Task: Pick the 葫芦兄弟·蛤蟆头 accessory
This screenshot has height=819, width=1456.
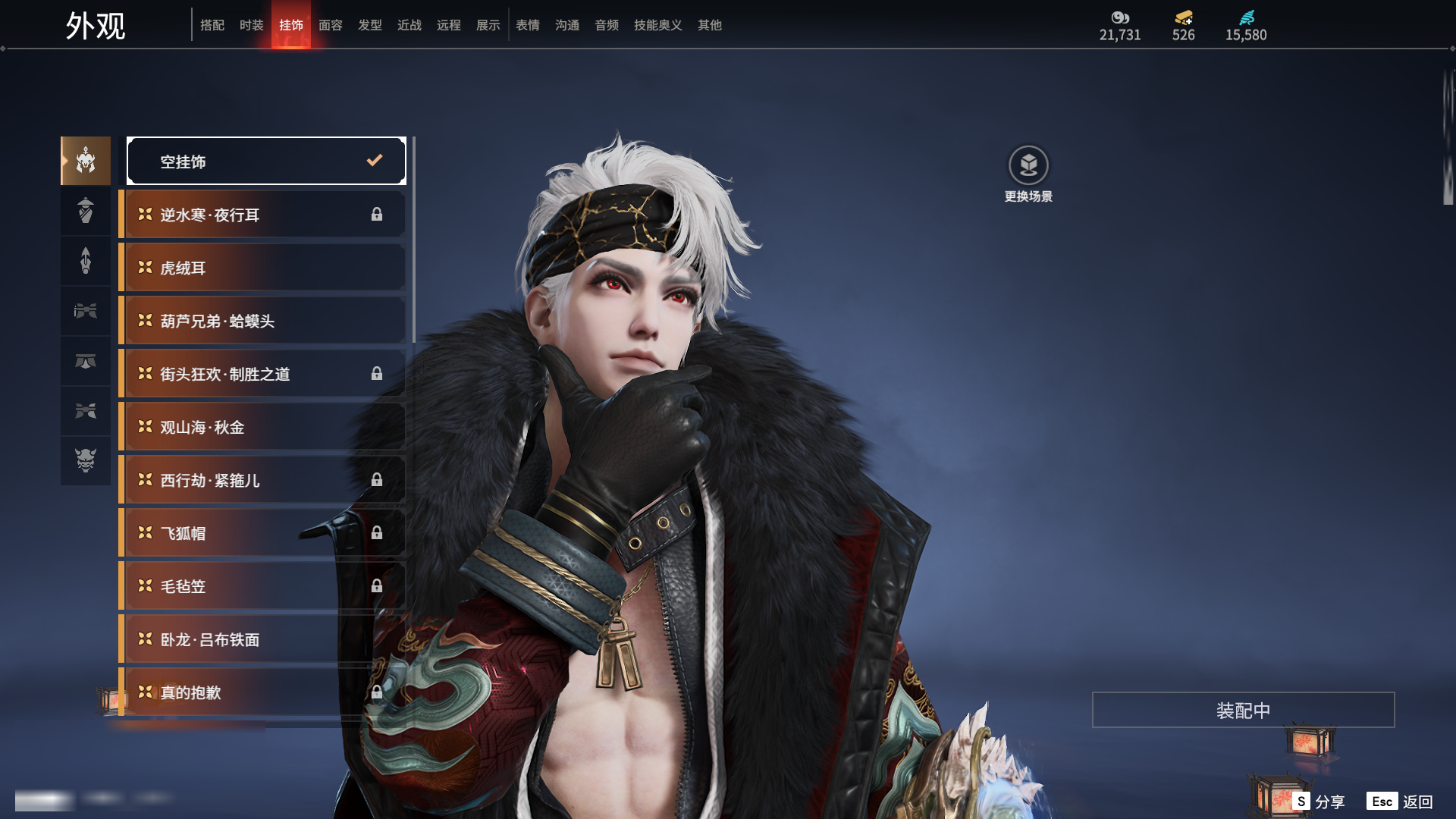Action: [262, 321]
